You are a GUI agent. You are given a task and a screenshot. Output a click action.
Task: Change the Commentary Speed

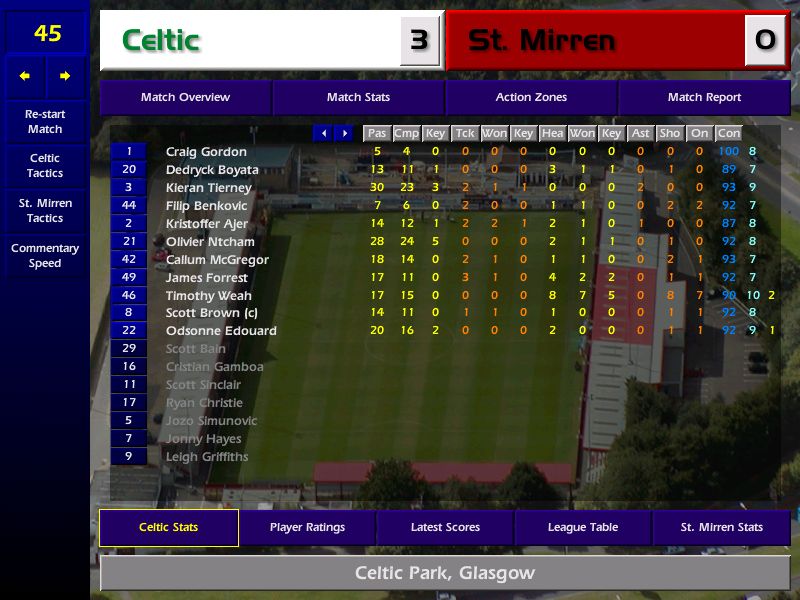[45, 255]
